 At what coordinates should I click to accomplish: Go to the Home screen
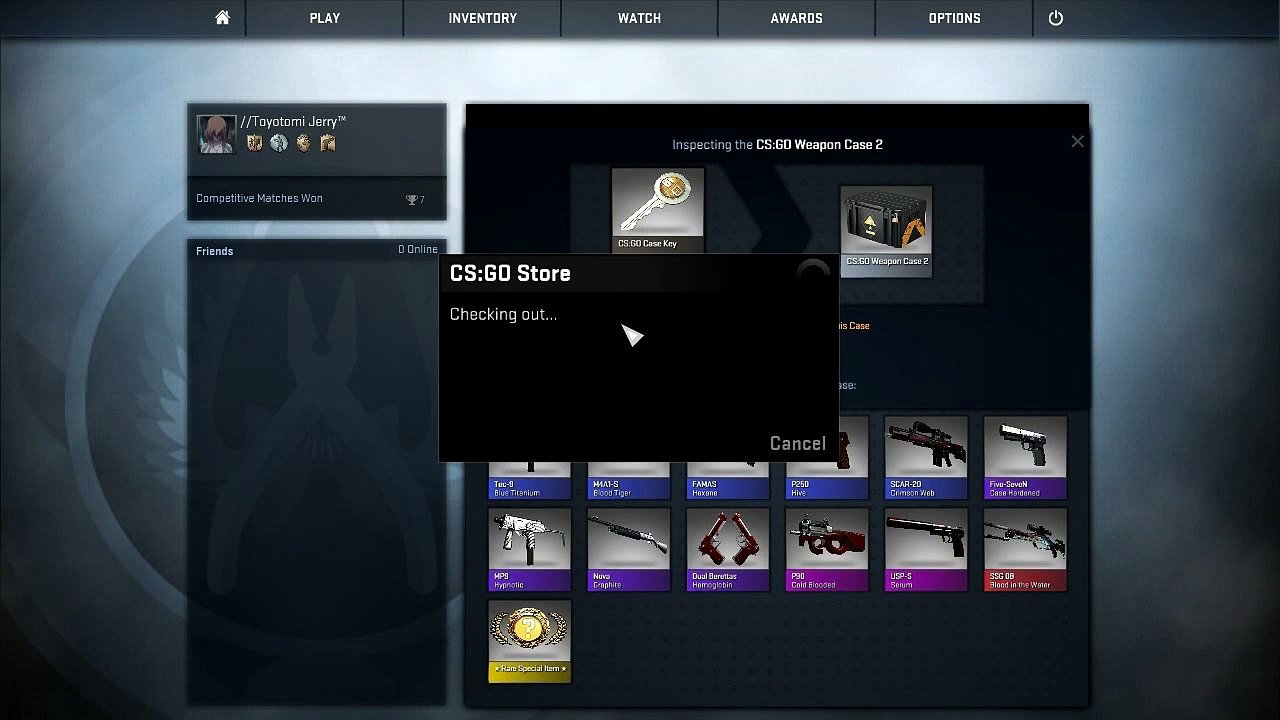pyautogui.click(x=222, y=18)
